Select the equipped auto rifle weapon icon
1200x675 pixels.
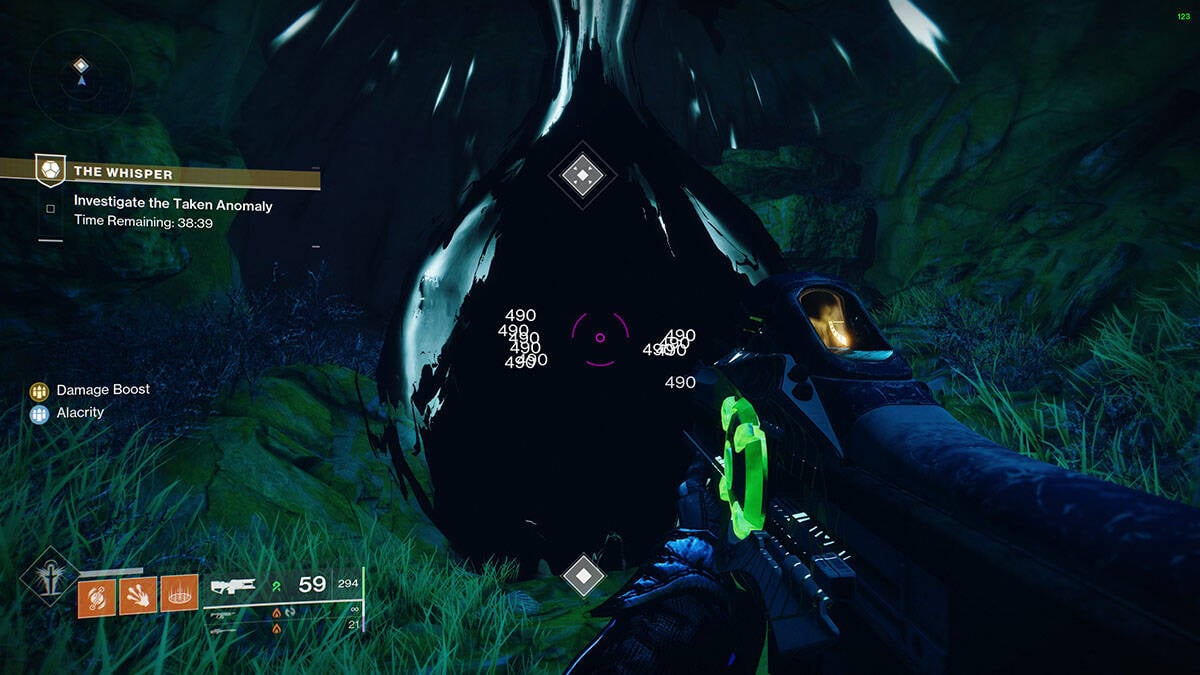[x=233, y=585]
